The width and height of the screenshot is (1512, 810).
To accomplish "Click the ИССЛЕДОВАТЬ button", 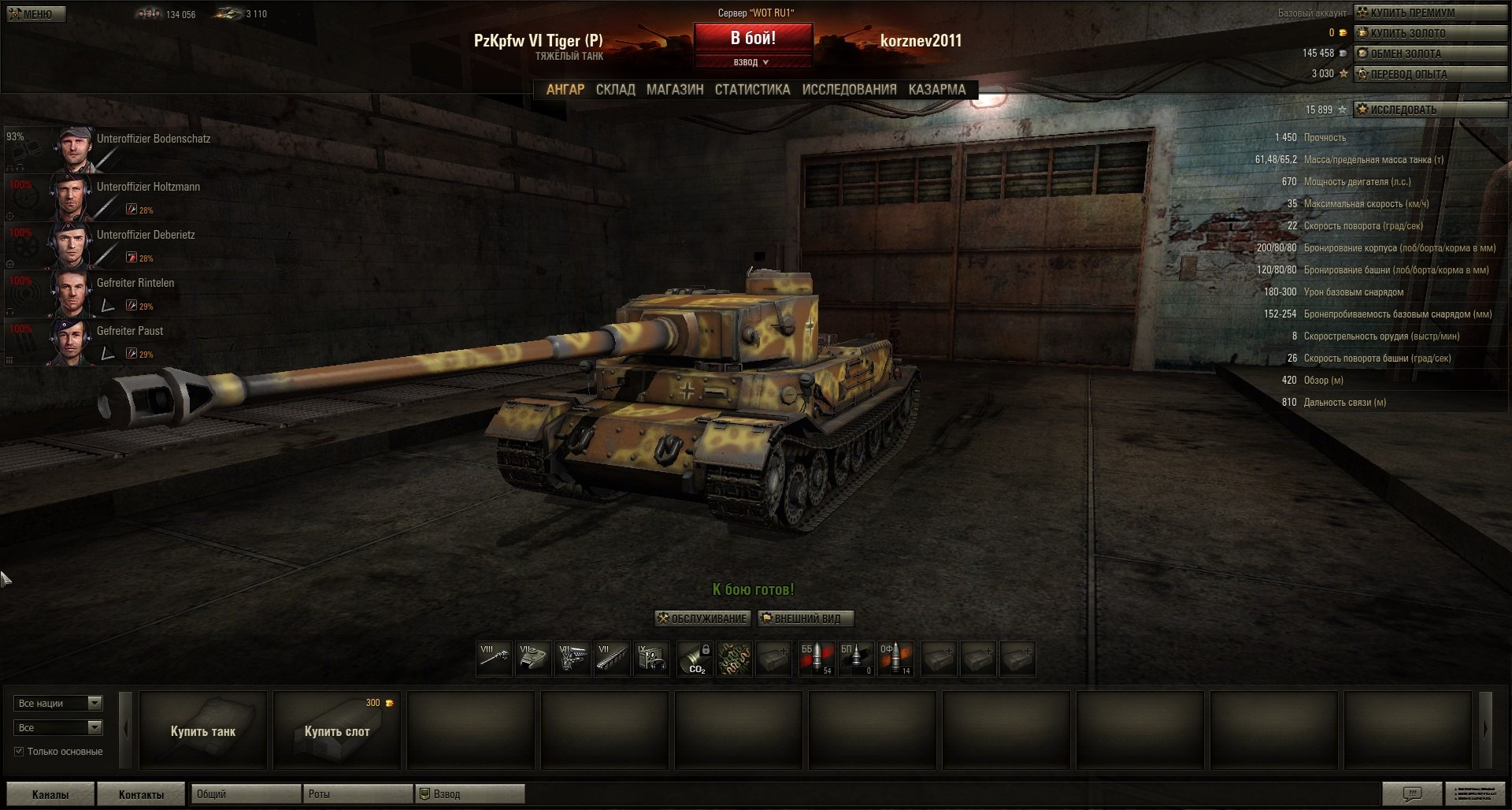I will [x=1429, y=110].
